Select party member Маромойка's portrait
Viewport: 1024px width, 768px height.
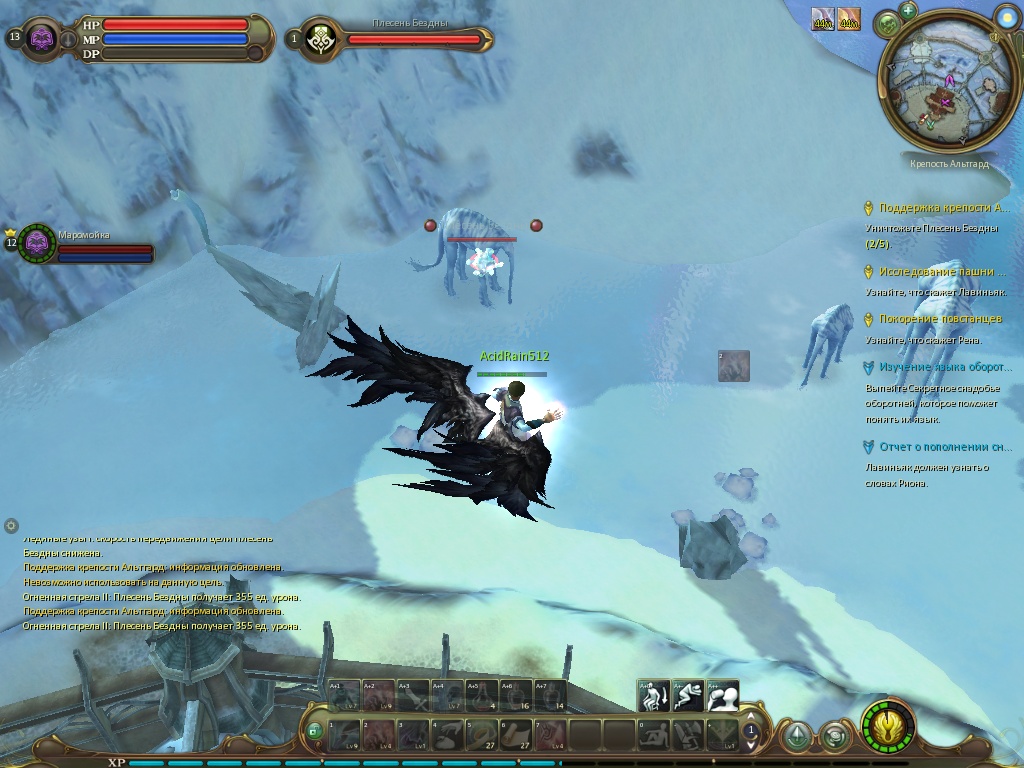pos(38,242)
